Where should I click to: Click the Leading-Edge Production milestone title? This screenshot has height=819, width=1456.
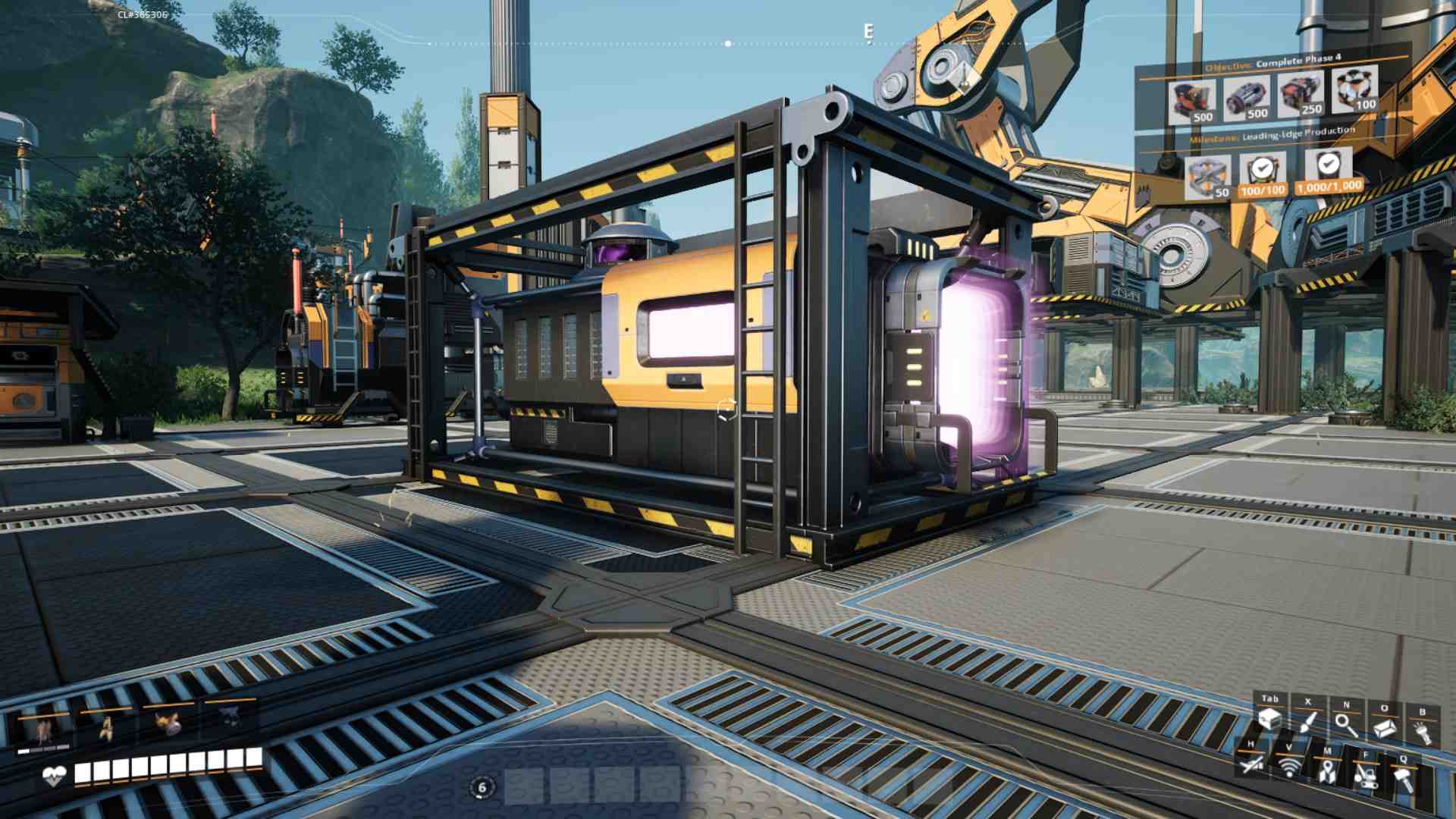click(1298, 133)
